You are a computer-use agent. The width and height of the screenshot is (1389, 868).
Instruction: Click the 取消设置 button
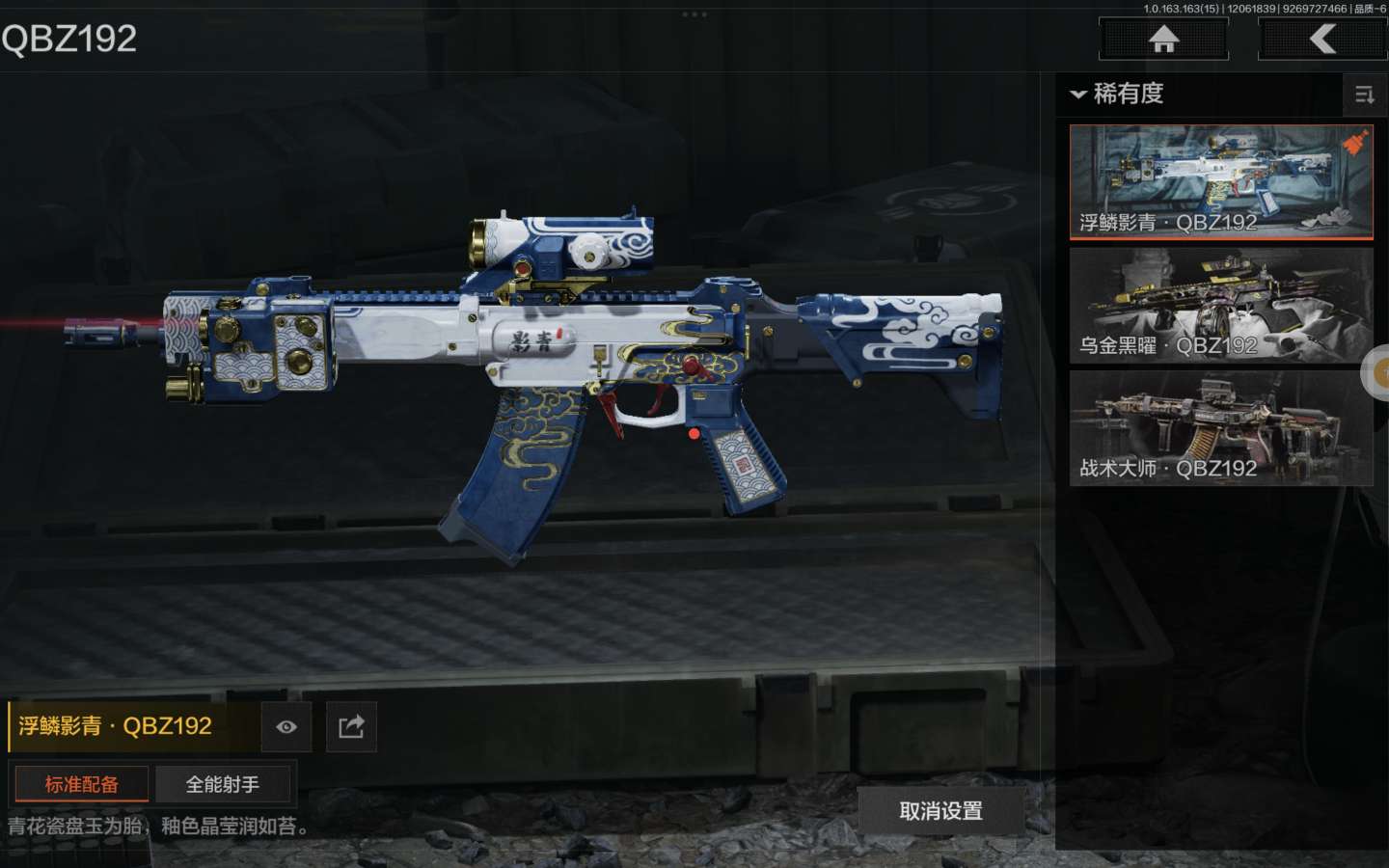coord(940,811)
